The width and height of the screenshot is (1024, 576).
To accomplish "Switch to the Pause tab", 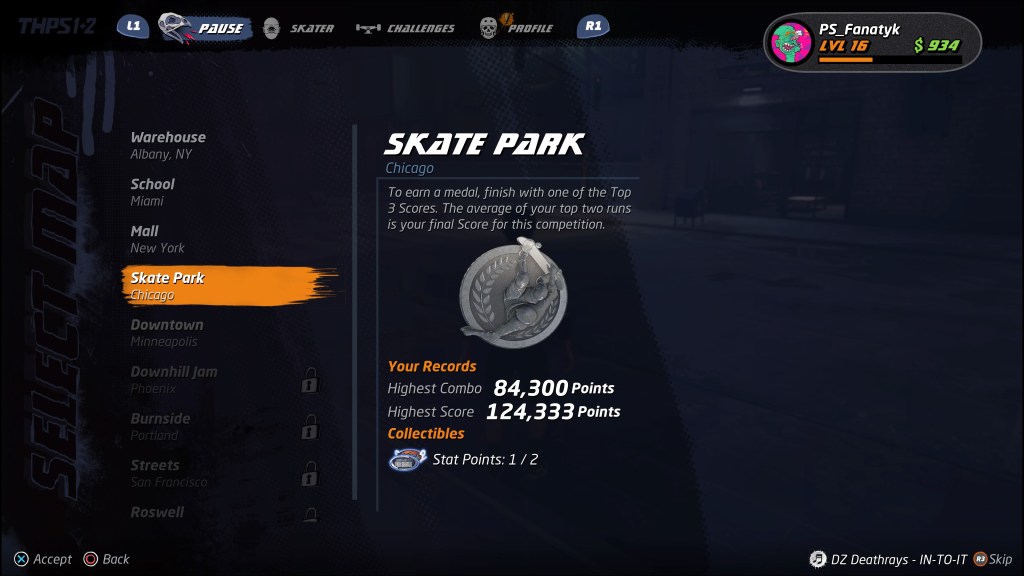I will pyautogui.click(x=204, y=28).
